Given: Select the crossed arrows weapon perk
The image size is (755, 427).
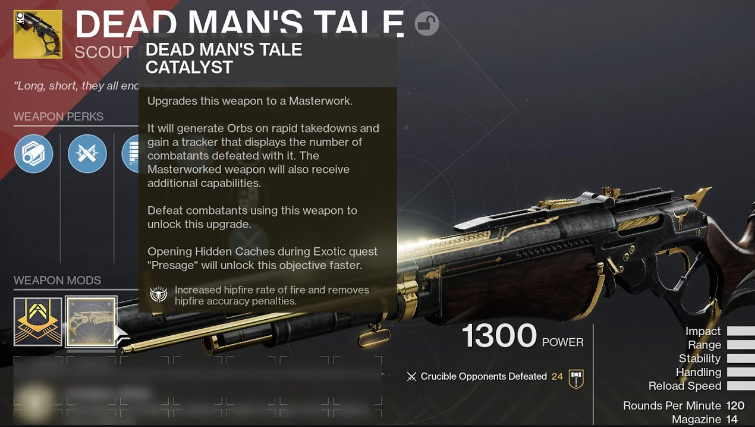Looking at the screenshot, I should click(87, 154).
